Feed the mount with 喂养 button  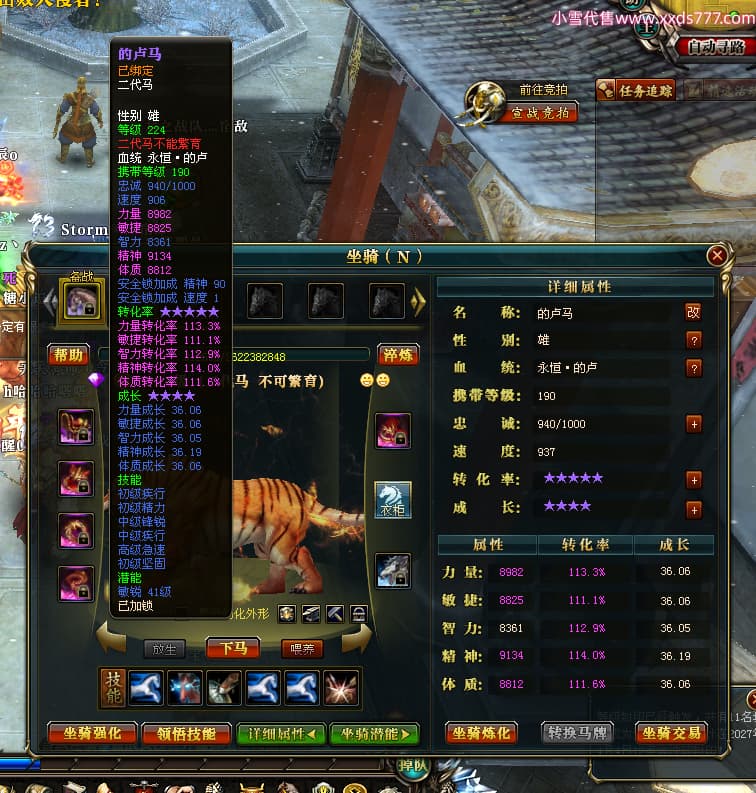tap(301, 649)
